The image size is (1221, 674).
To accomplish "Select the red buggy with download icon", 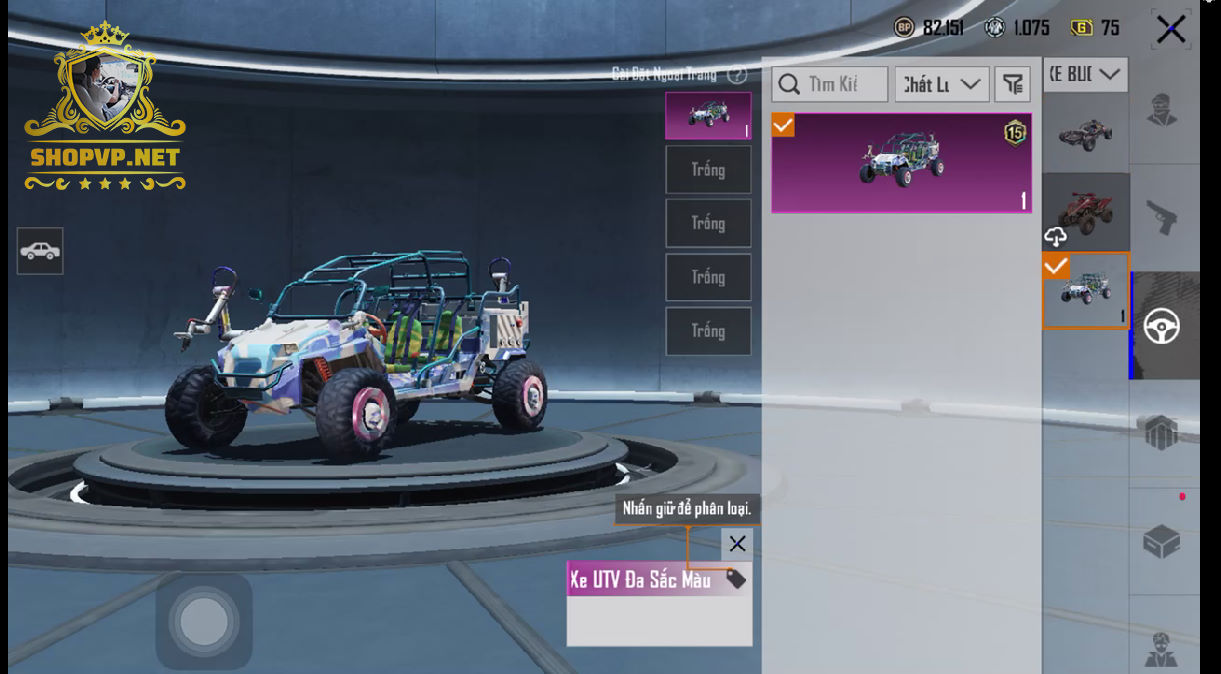I will pos(1085,211).
